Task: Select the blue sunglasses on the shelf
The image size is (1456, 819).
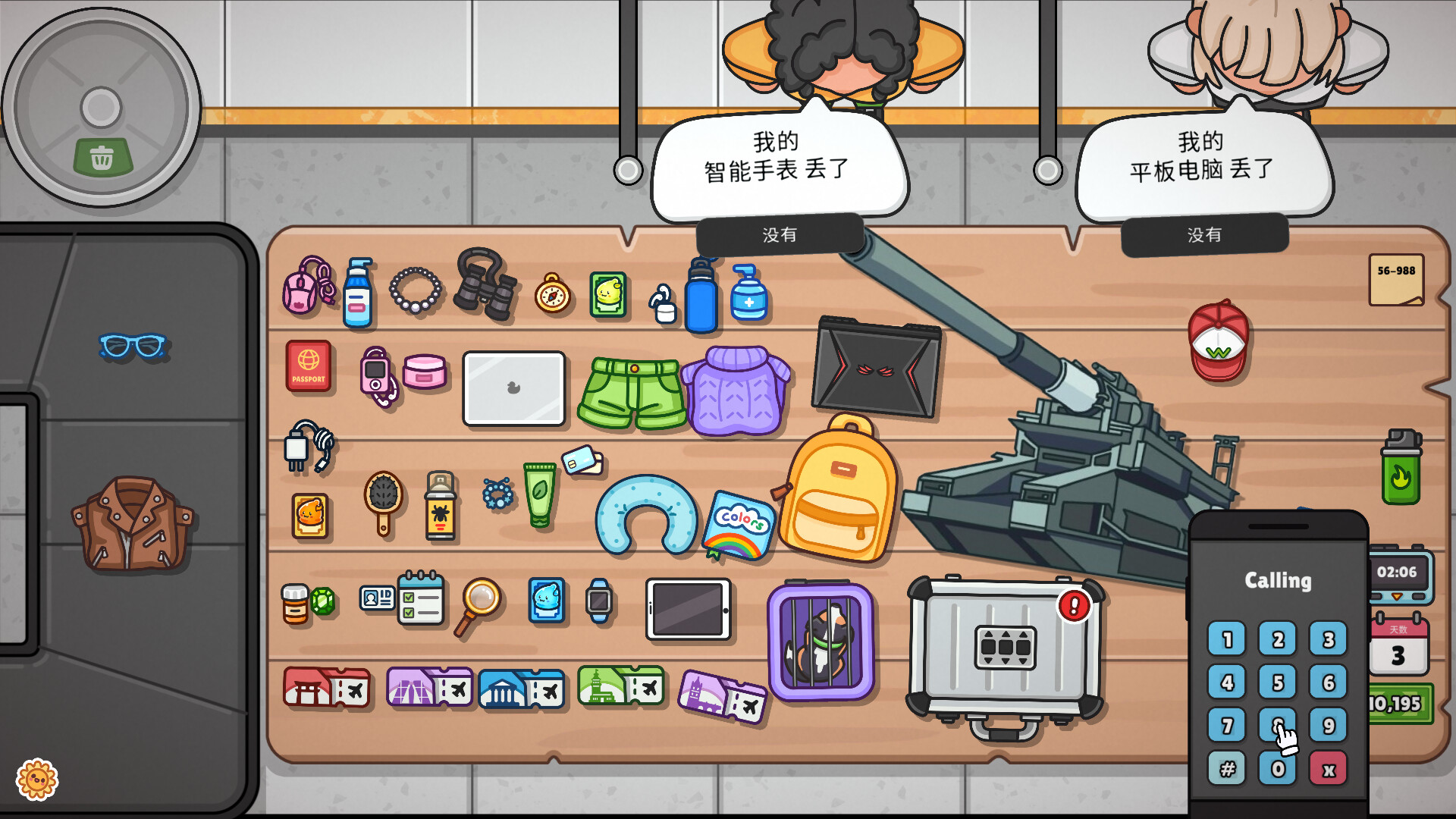Action: point(130,344)
